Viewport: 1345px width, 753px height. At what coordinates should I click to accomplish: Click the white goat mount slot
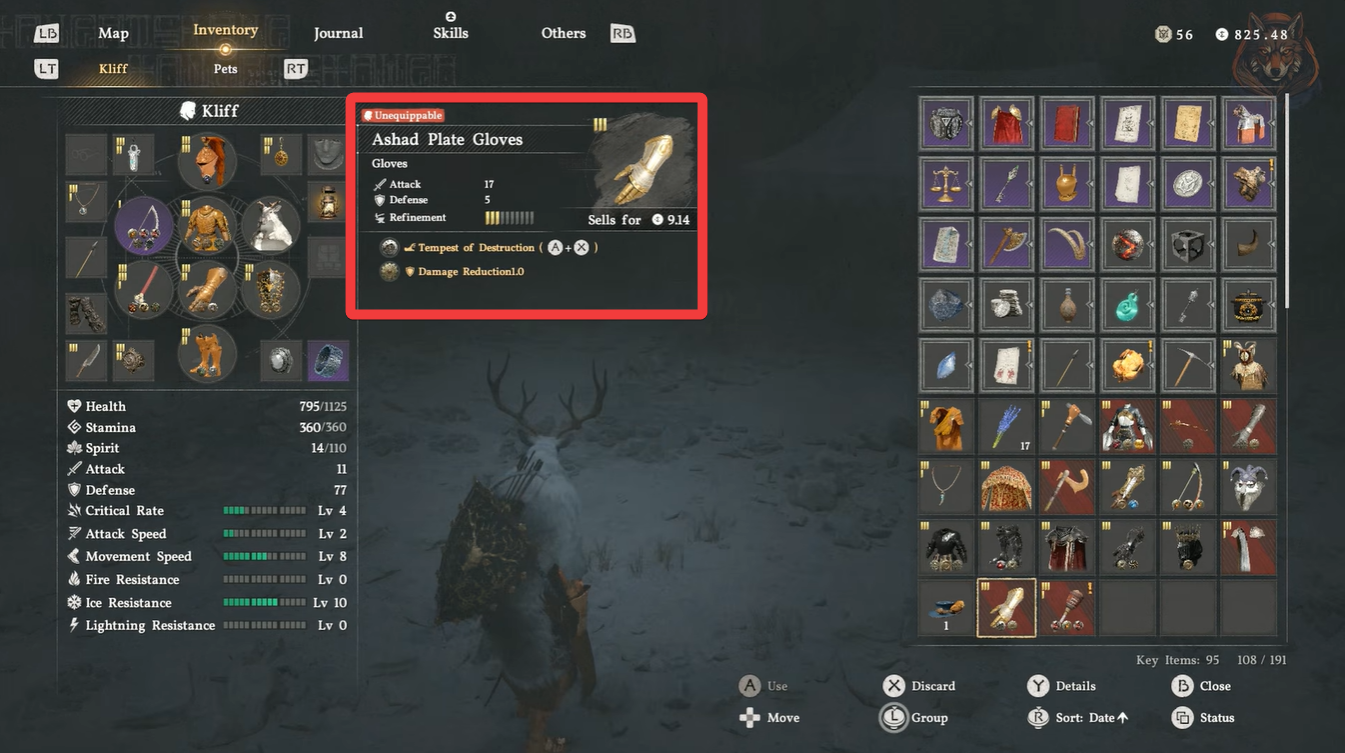pyautogui.click(x=269, y=224)
